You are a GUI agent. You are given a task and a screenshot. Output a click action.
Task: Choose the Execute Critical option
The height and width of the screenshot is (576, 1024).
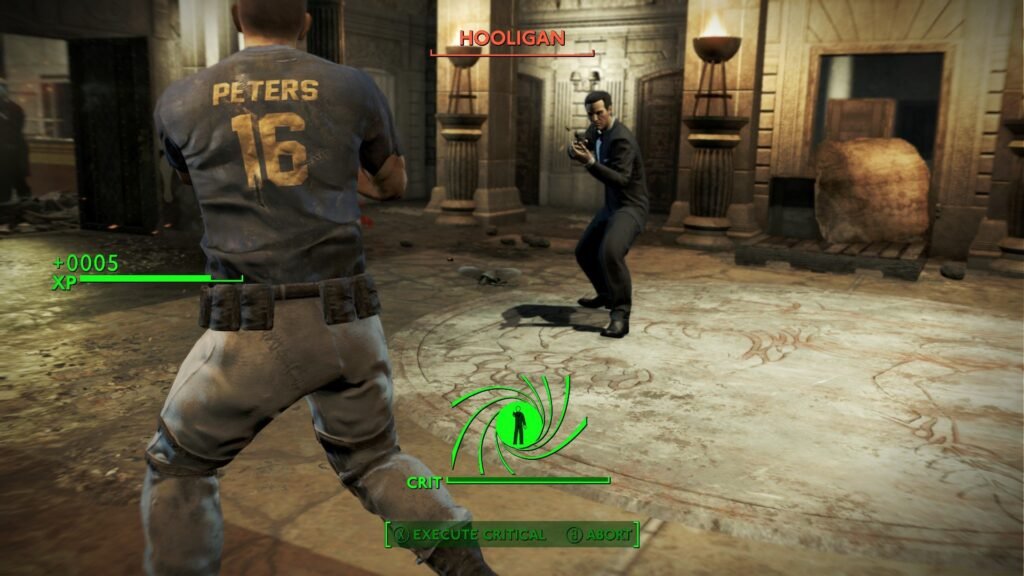[471, 535]
